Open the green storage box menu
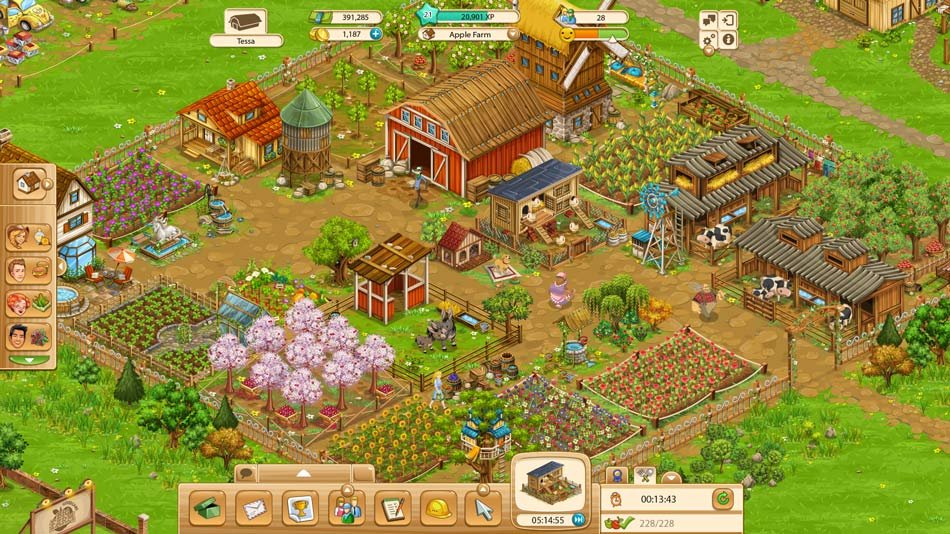Image resolution: width=950 pixels, height=534 pixels. tap(208, 508)
